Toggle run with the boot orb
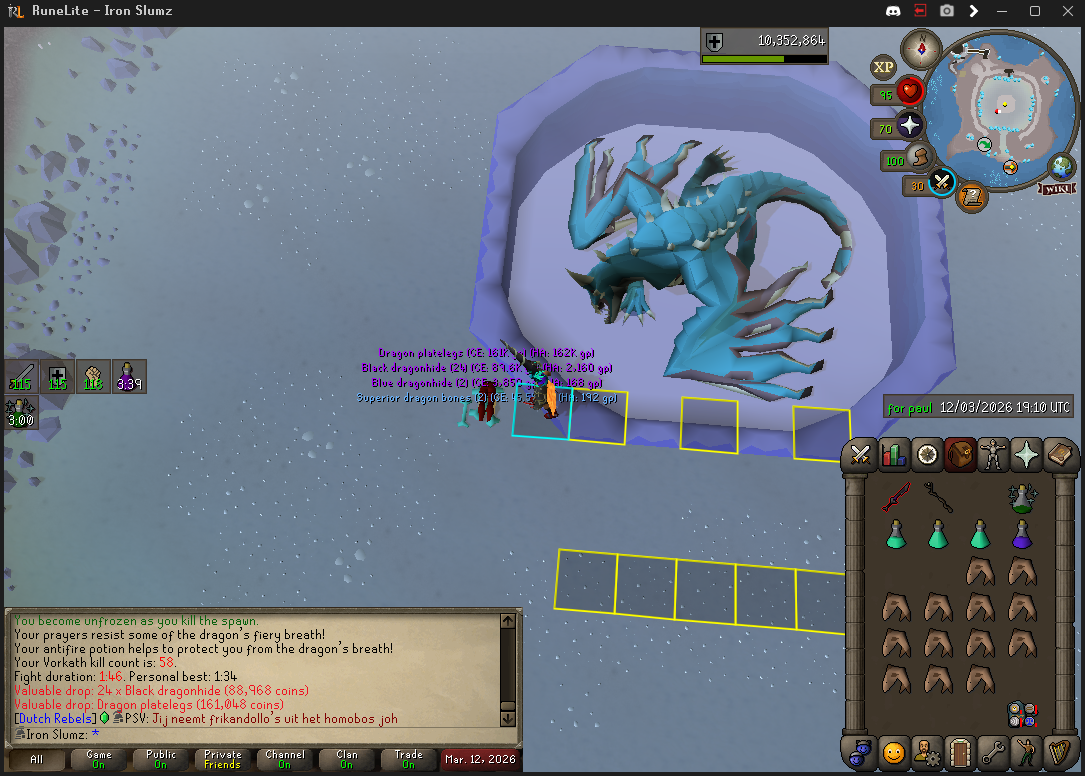The image size is (1085, 776). [920, 158]
